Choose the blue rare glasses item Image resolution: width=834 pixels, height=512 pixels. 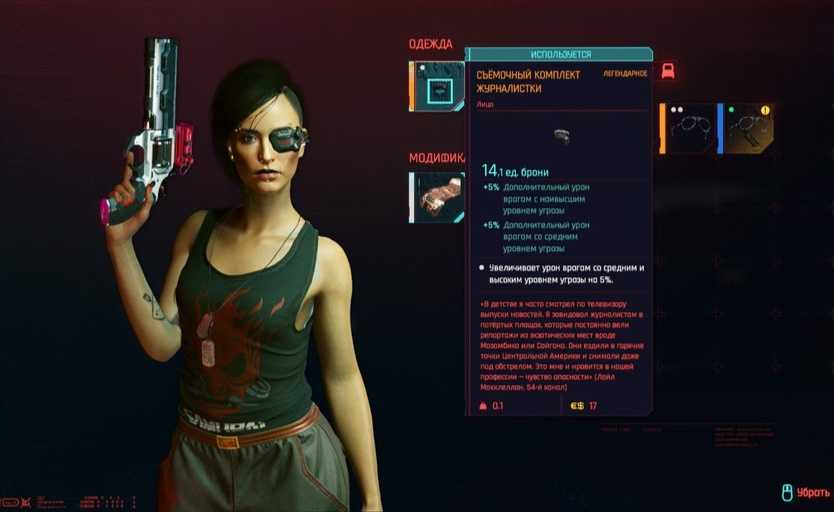point(745,129)
